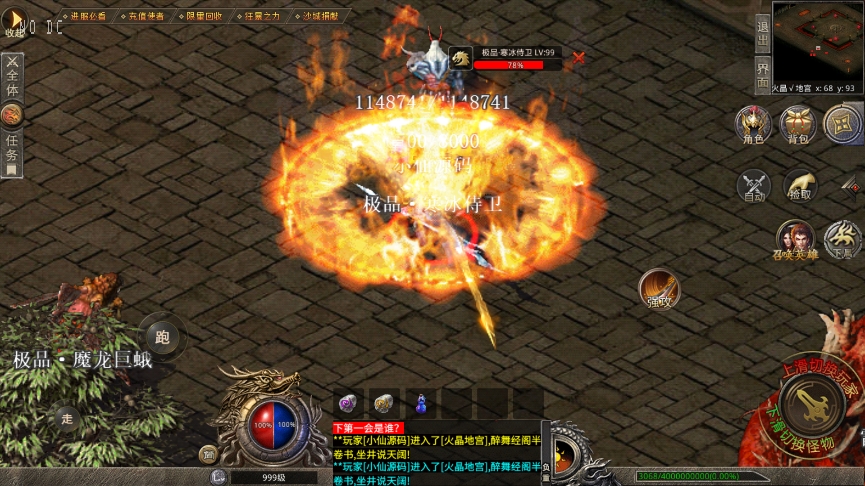Viewport: 865px width, 486px height.
Task: Collapse the top menu with 收起 arrow
Action: [x=15, y=20]
